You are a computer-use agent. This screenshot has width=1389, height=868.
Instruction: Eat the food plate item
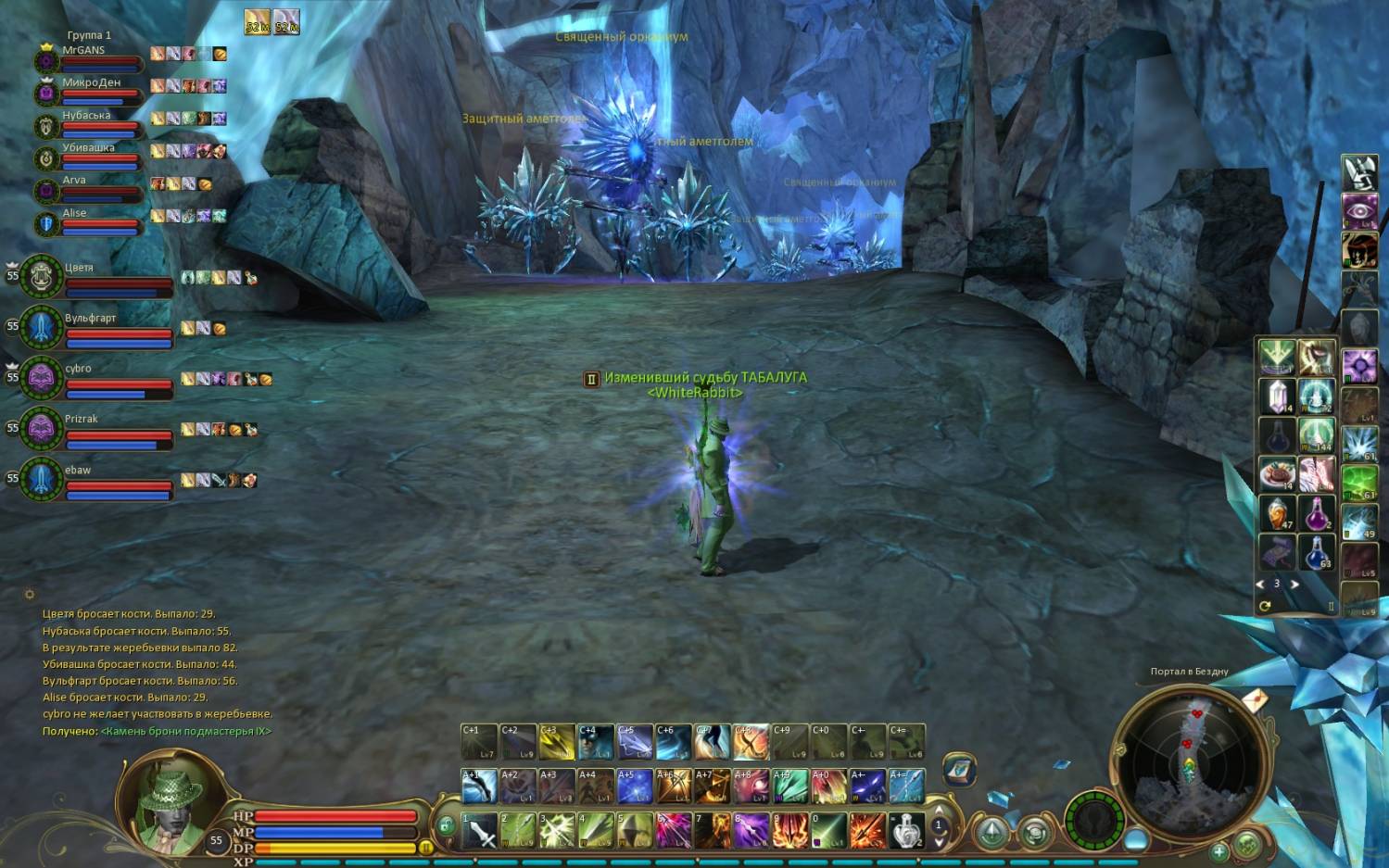[1277, 474]
